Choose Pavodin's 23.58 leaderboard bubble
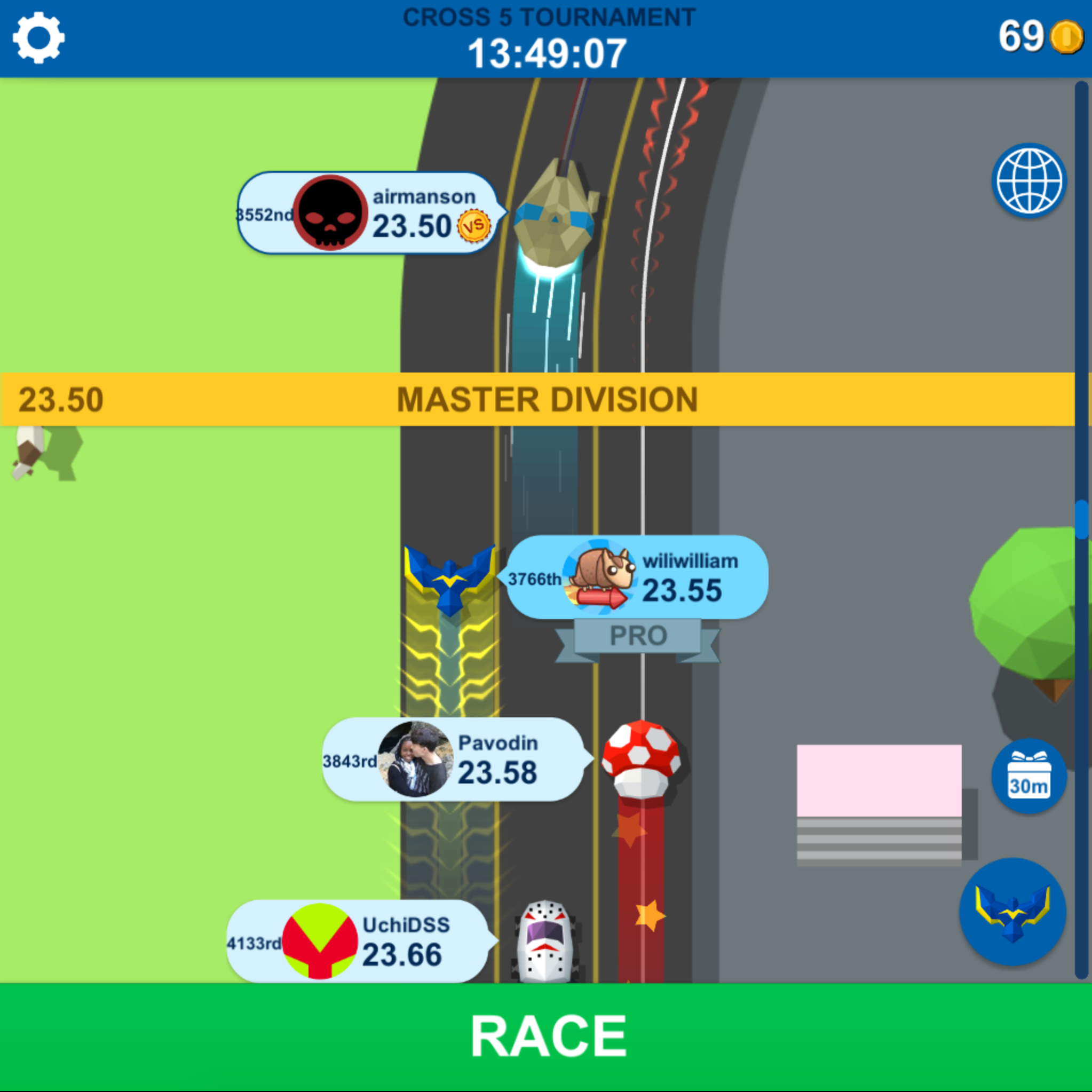 point(452,759)
